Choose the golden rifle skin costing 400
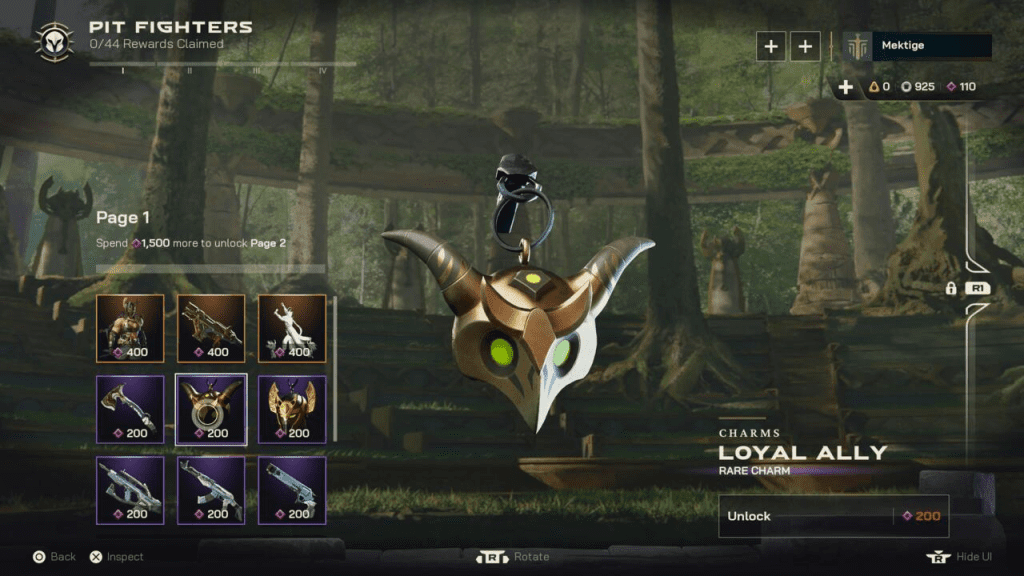This screenshot has width=1024, height=576. (211, 327)
